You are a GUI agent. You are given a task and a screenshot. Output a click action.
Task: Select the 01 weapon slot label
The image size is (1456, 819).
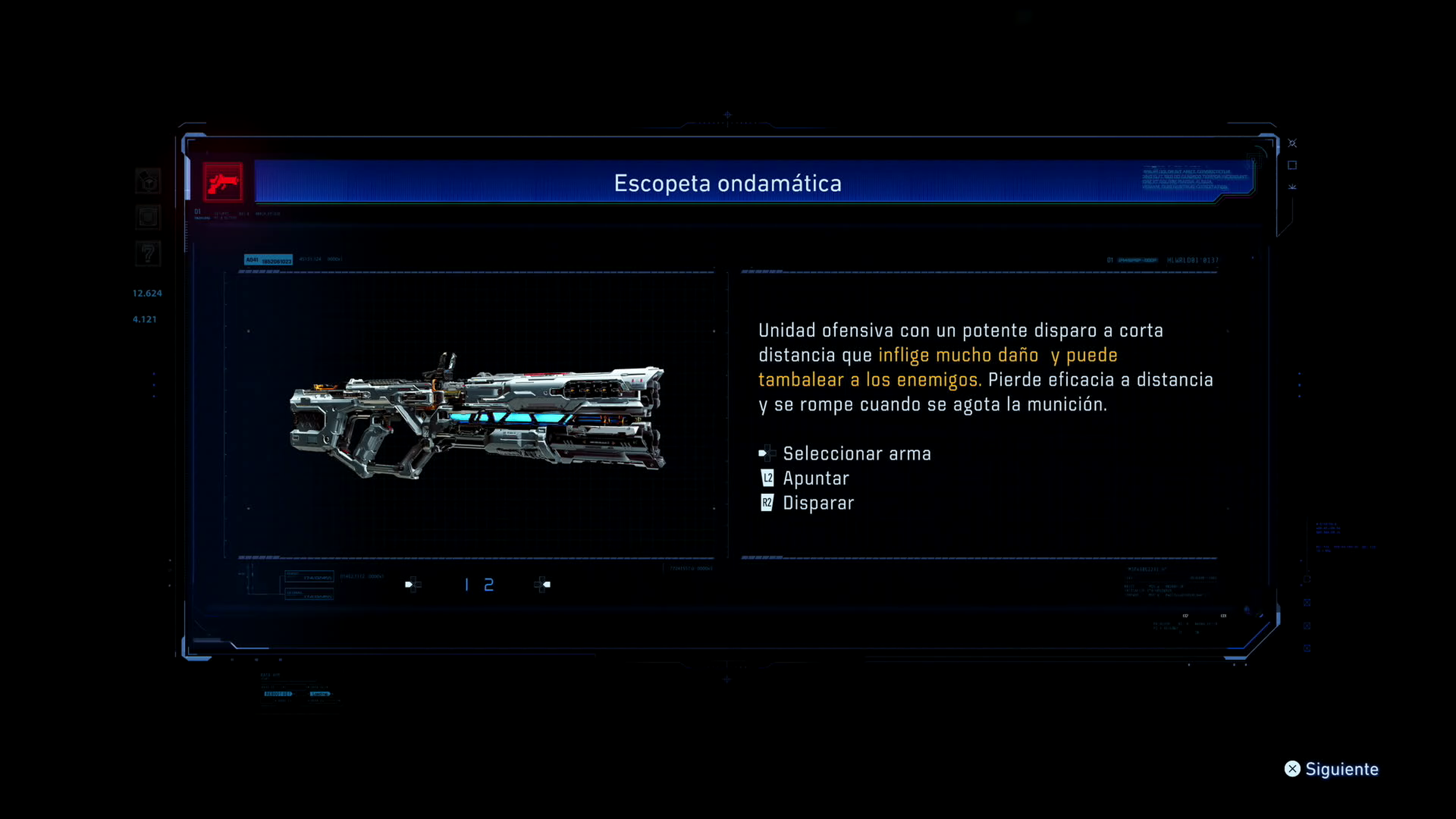coord(197,212)
